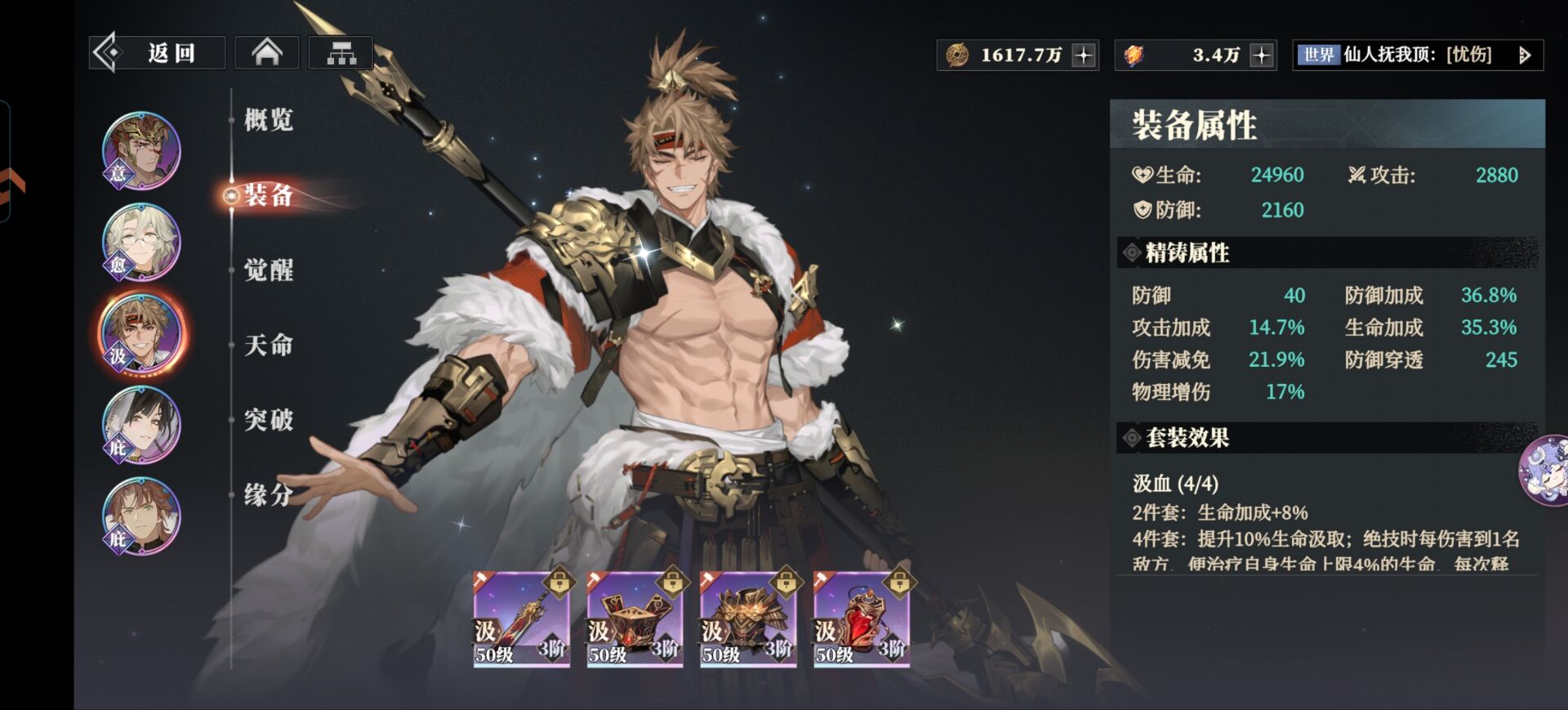Open the 突破 breakthrough tab
Viewport: 1568px width, 710px height.
(x=268, y=420)
